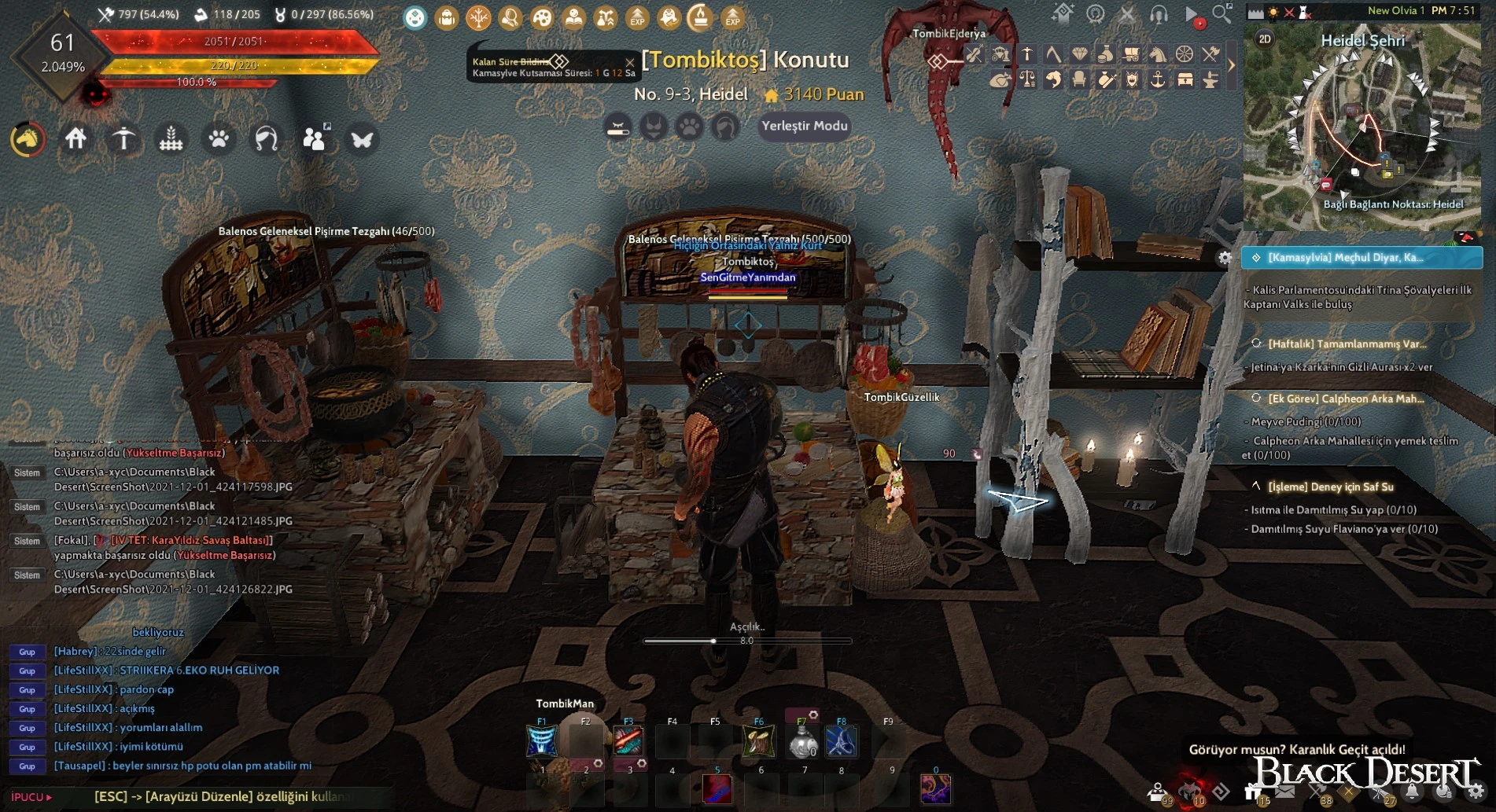
Task: Close the Kalan Süre notification
Action: (x=629, y=61)
